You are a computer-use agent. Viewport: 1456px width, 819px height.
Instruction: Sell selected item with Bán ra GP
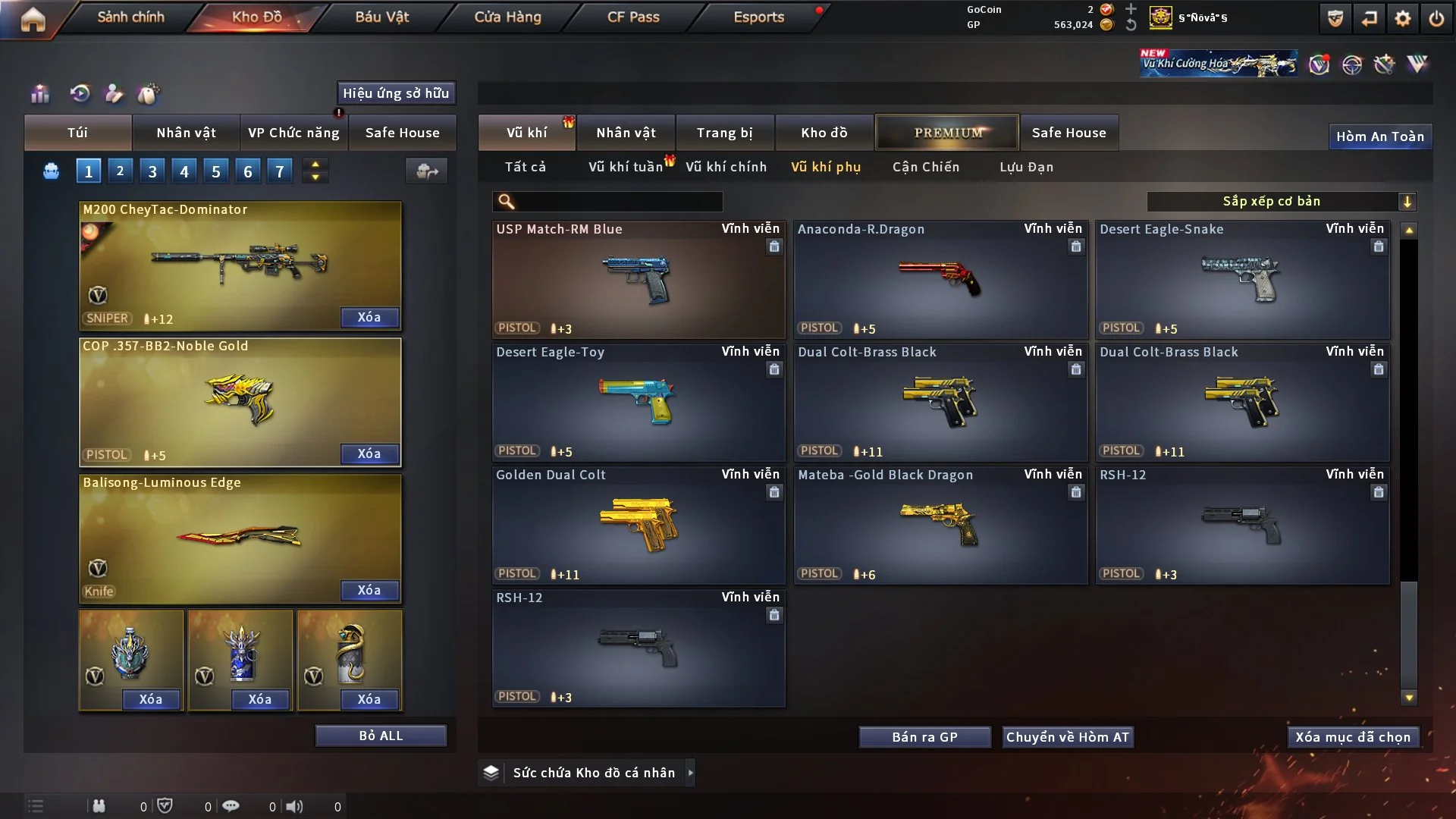coord(924,737)
